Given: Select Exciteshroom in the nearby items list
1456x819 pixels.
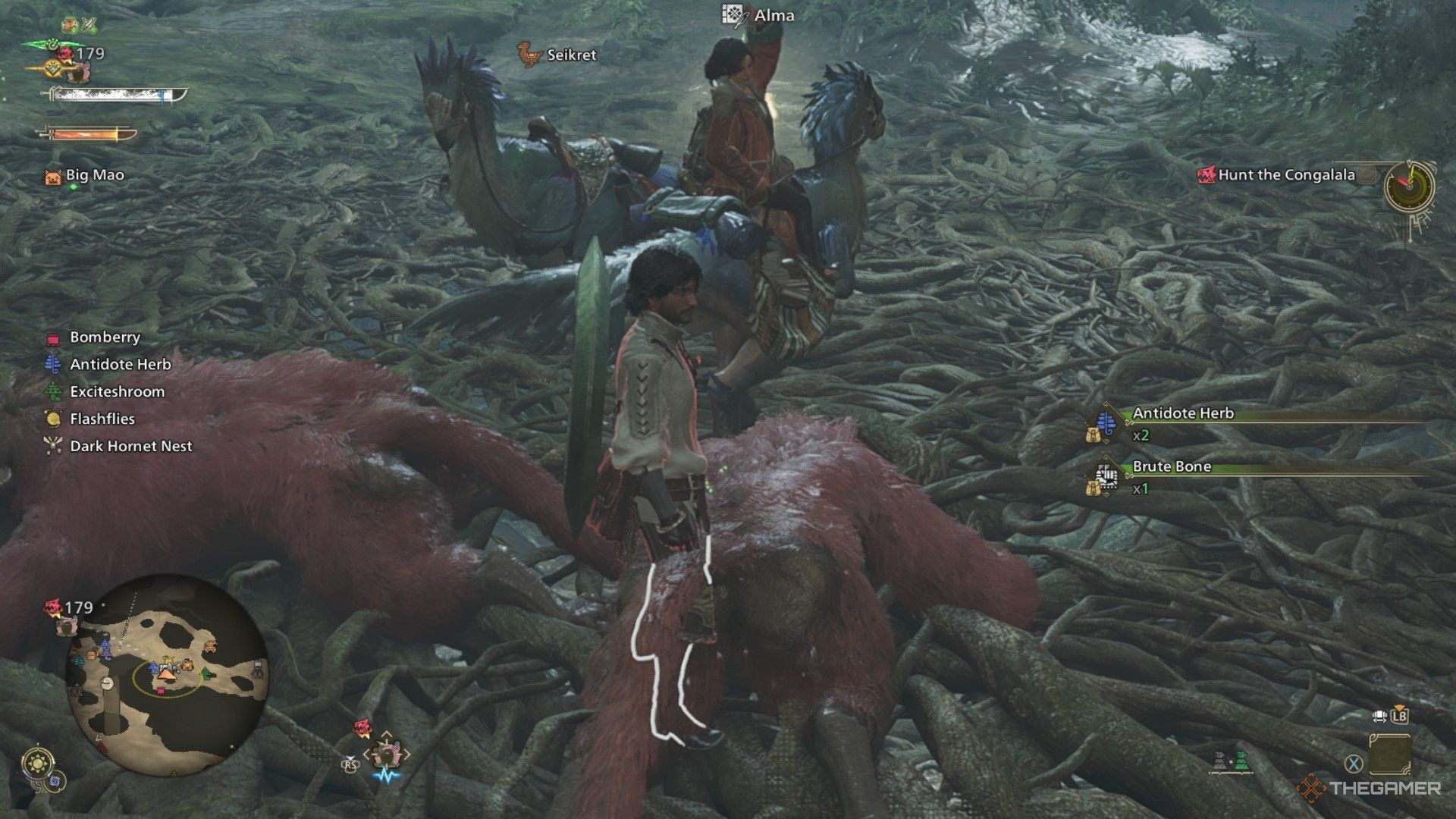Looking at the screenshot, I should (x=117, y=392).
